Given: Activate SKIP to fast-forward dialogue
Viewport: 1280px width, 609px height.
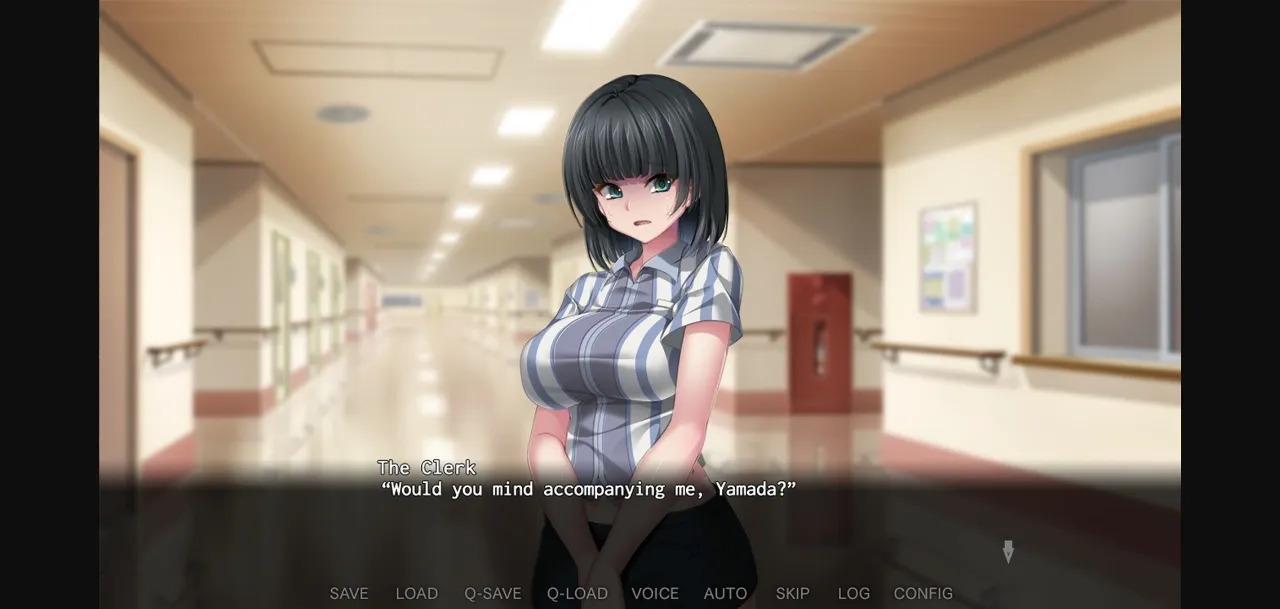Looking at the screenshot, I should [793, 593].
